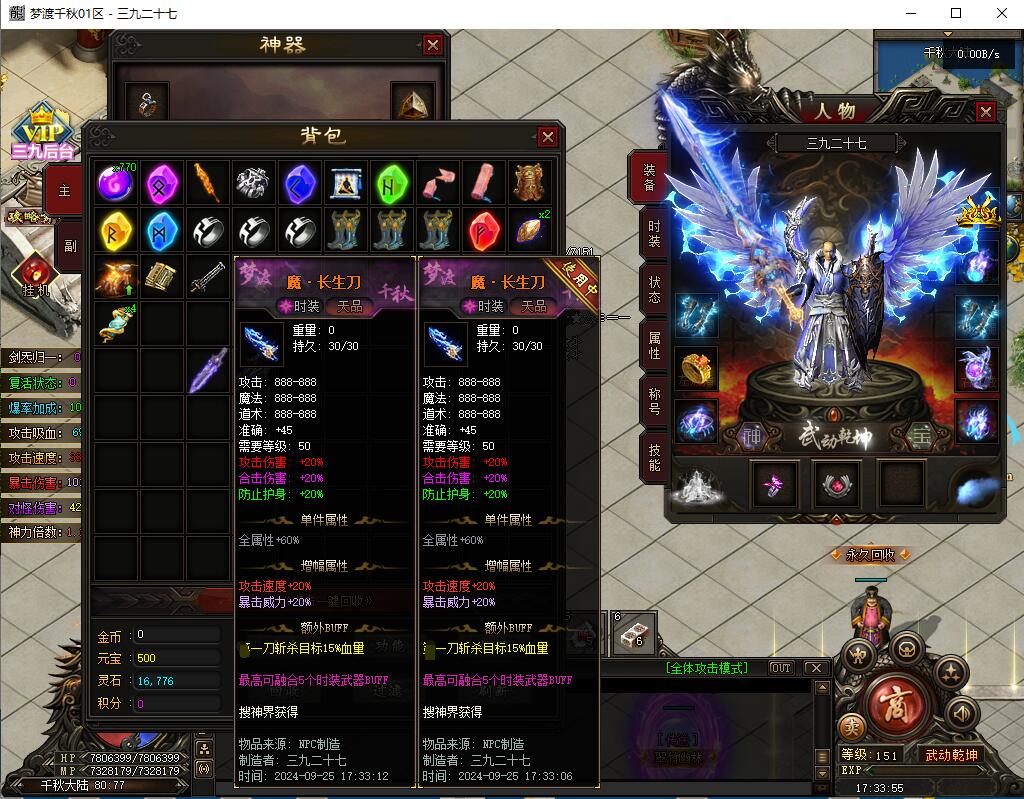
Task: Open the 技能 skills tab
Action: tap(651, 457)
